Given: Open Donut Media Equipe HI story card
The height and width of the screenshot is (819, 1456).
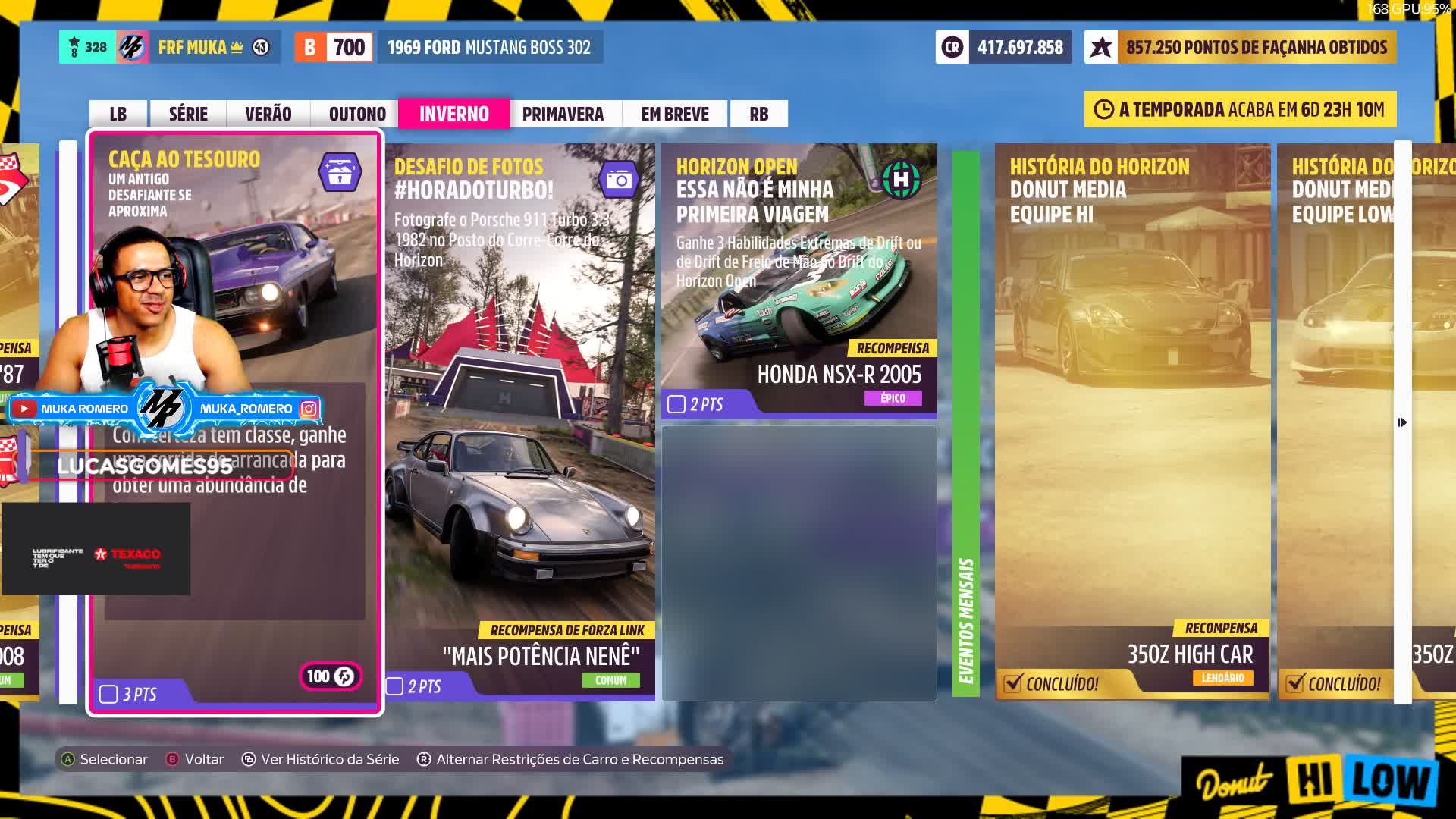Looking at the screenshot, I should click(1131, 422).
